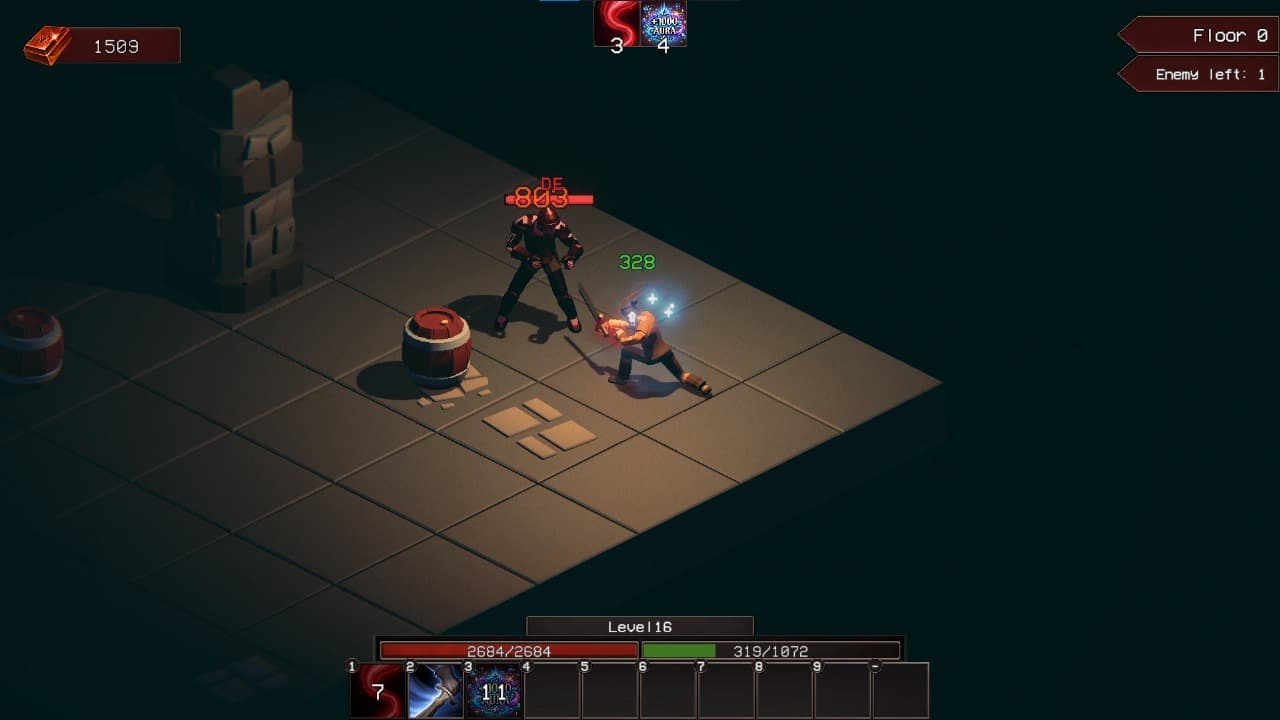The width and height of the screenshot is (1280, 720).
Task: Click the red spellbook currency icon
Action: click(47, 46)
